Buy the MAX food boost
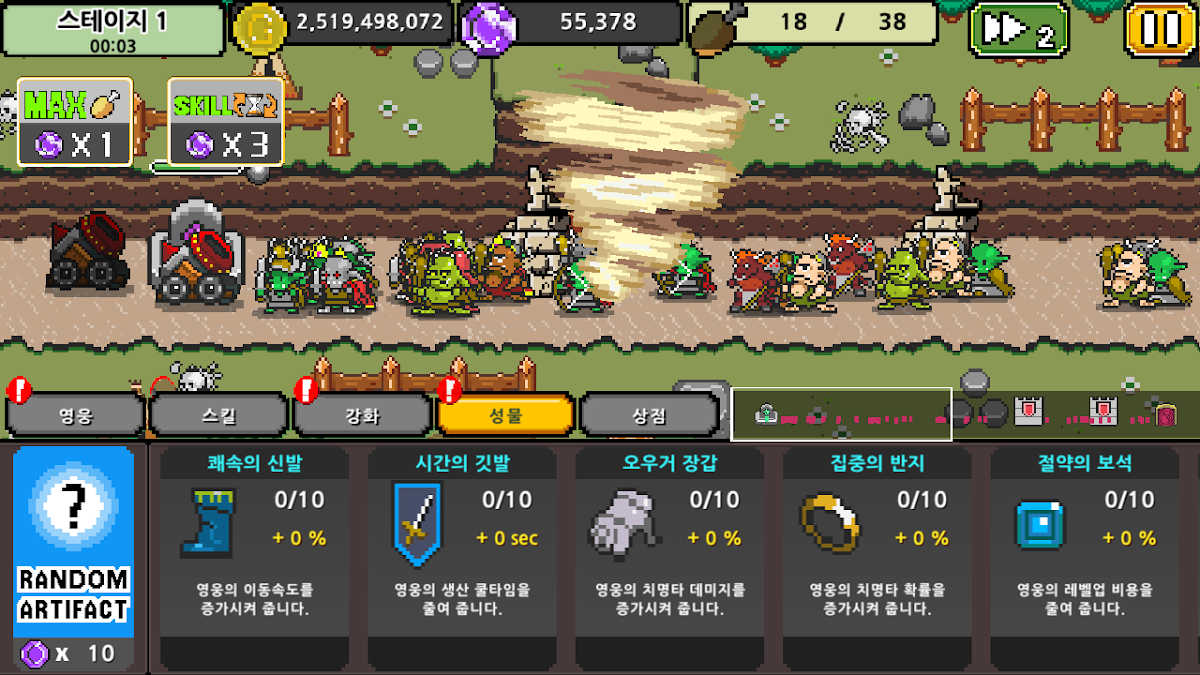This screenshot has width=1200, height=675. (75, 122)
